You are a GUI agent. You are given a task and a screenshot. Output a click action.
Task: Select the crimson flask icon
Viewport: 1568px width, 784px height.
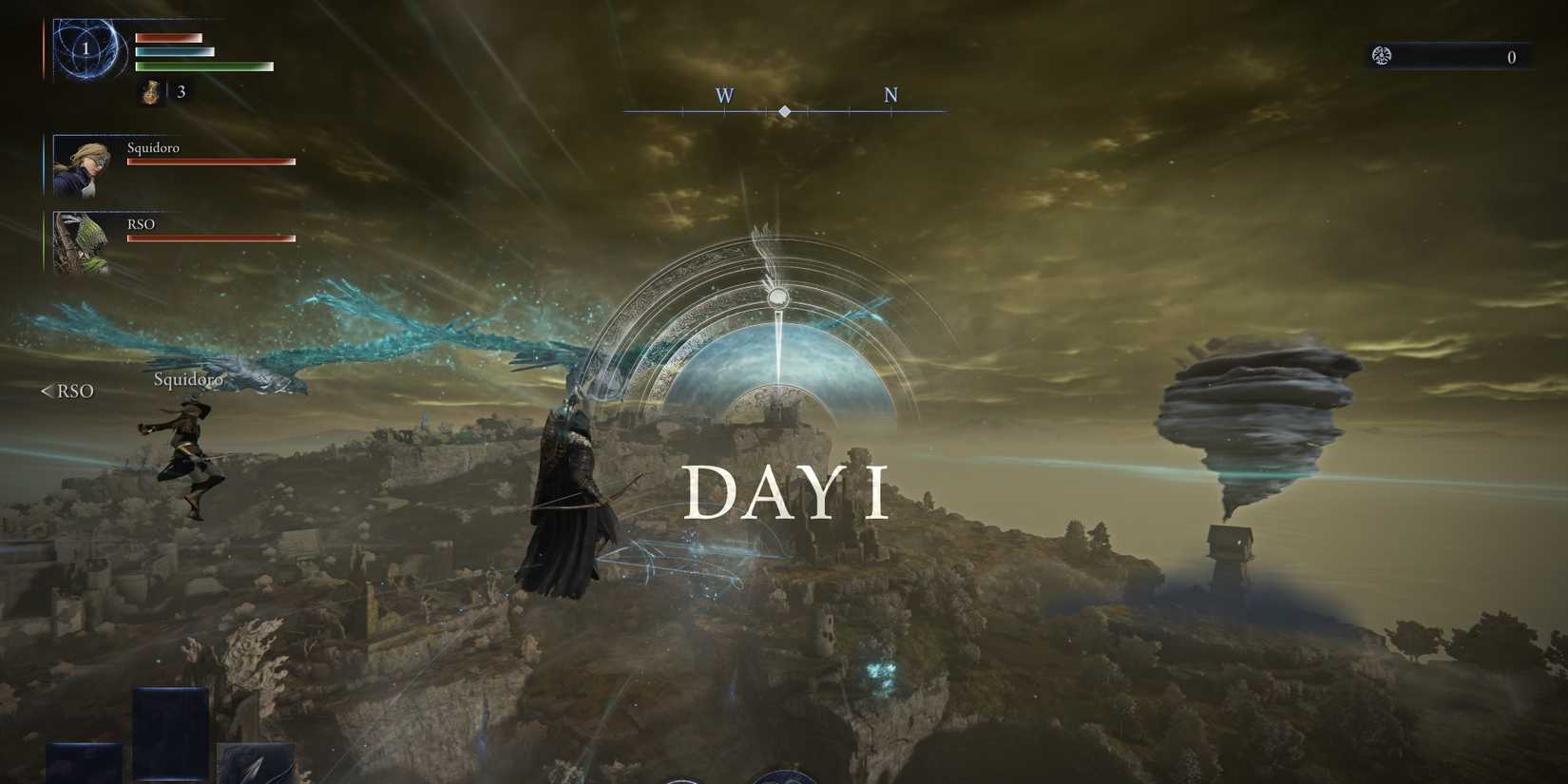point(151,91)
